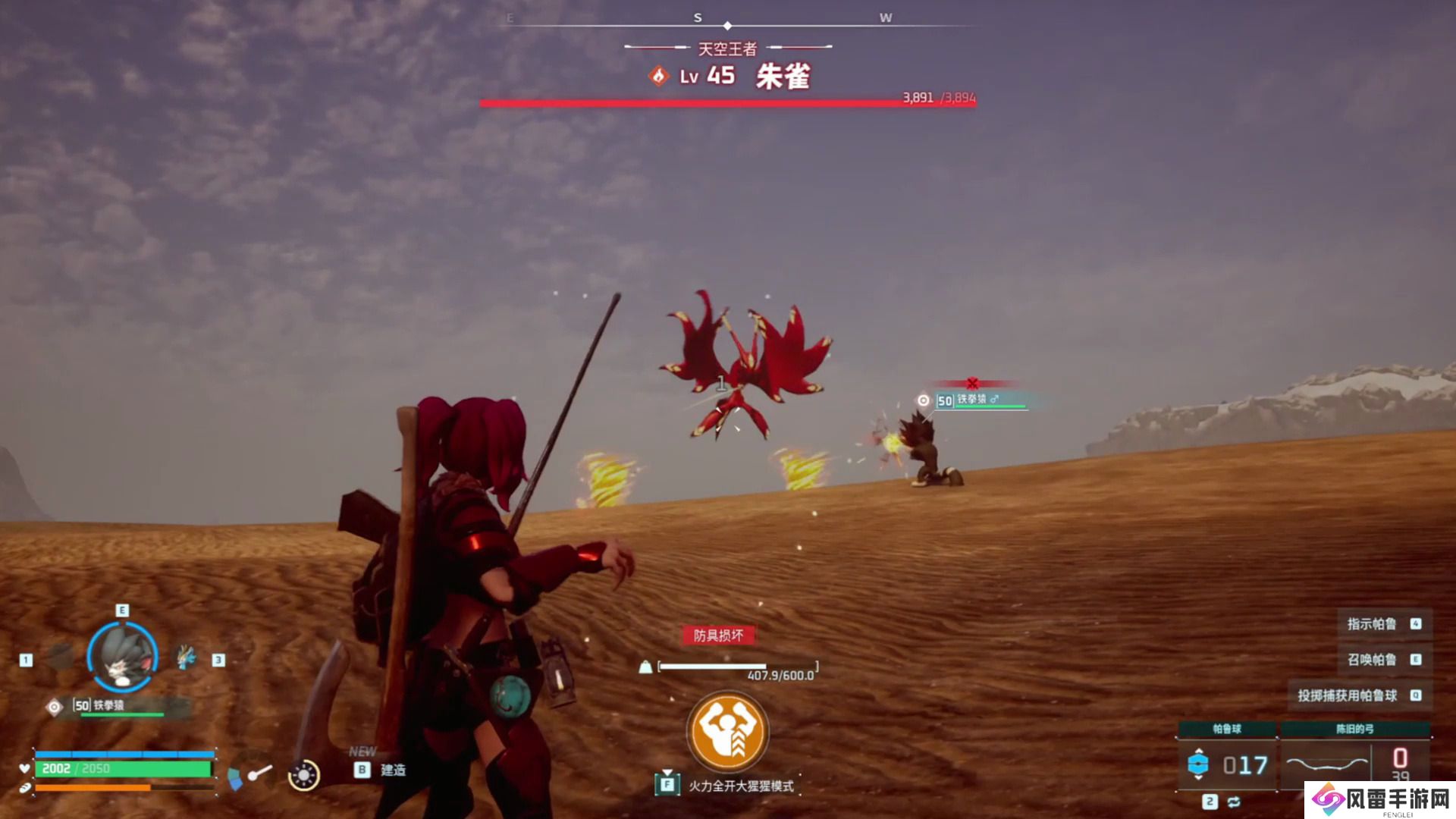Switch to the blue pal on the right of the portrait
The width and height of the screenshot is (1456, 819).
(x=187, y=657)
